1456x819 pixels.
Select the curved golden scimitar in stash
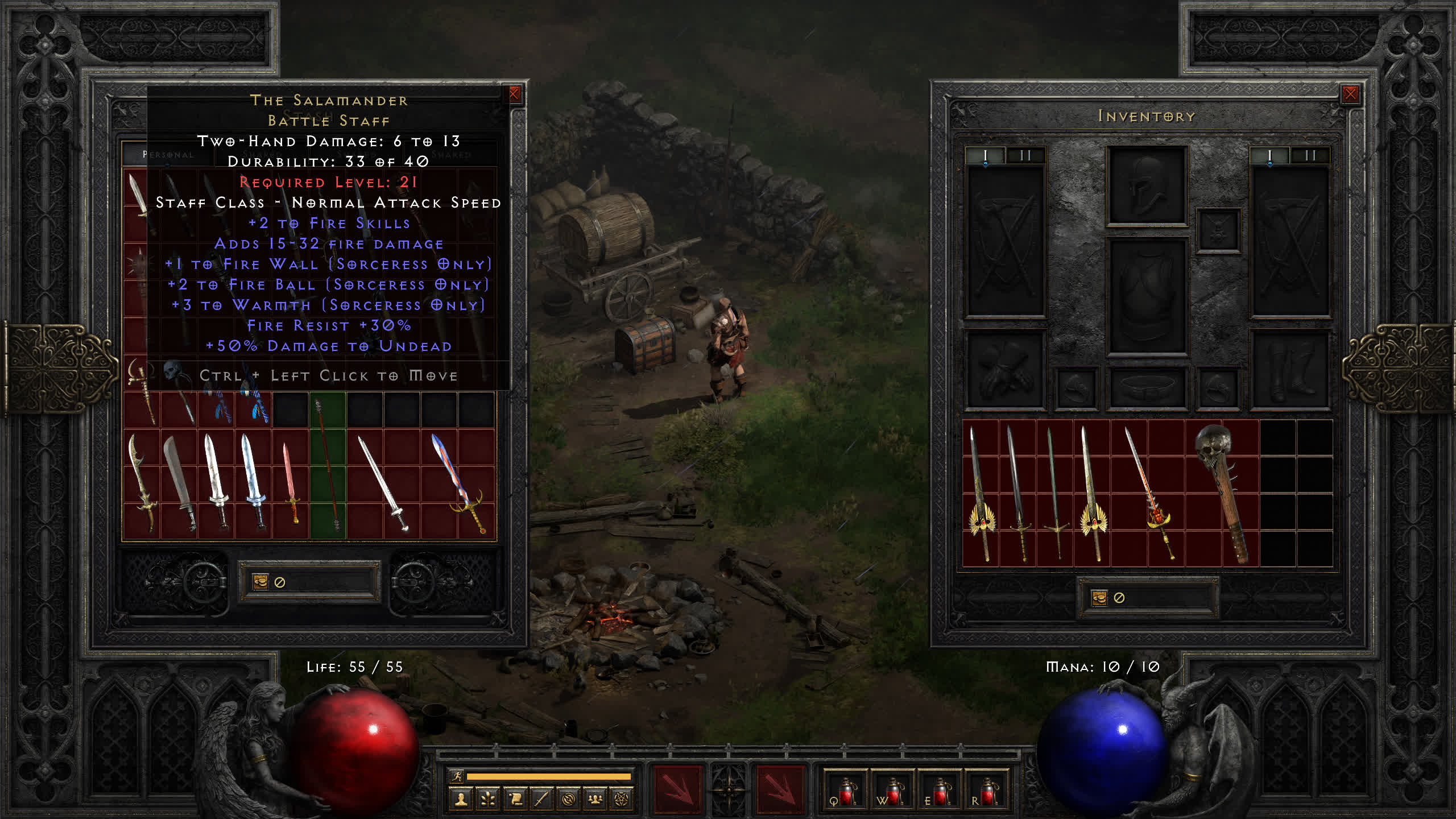pos(142,483)
